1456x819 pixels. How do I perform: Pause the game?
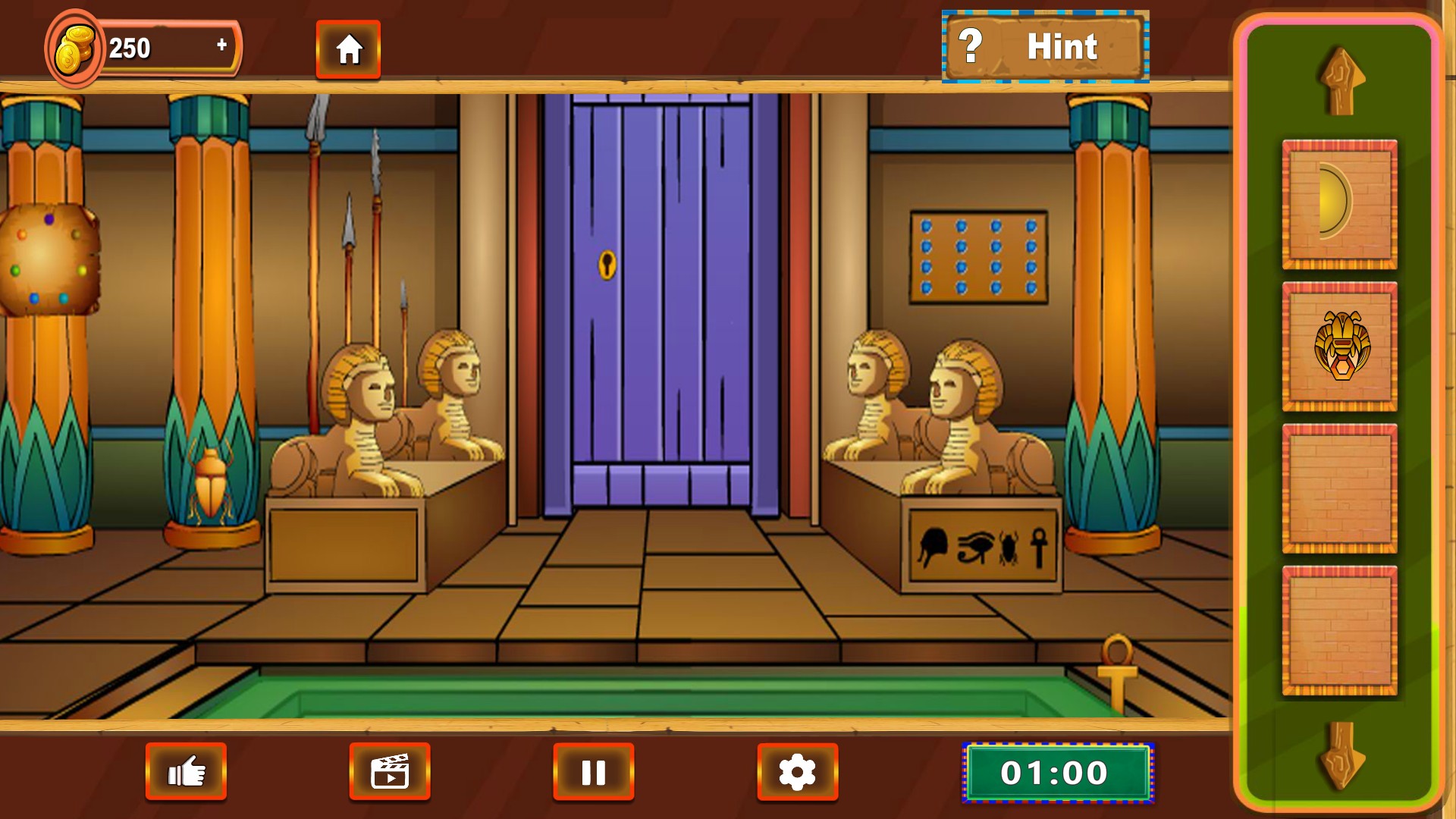(x=593, y=772)
